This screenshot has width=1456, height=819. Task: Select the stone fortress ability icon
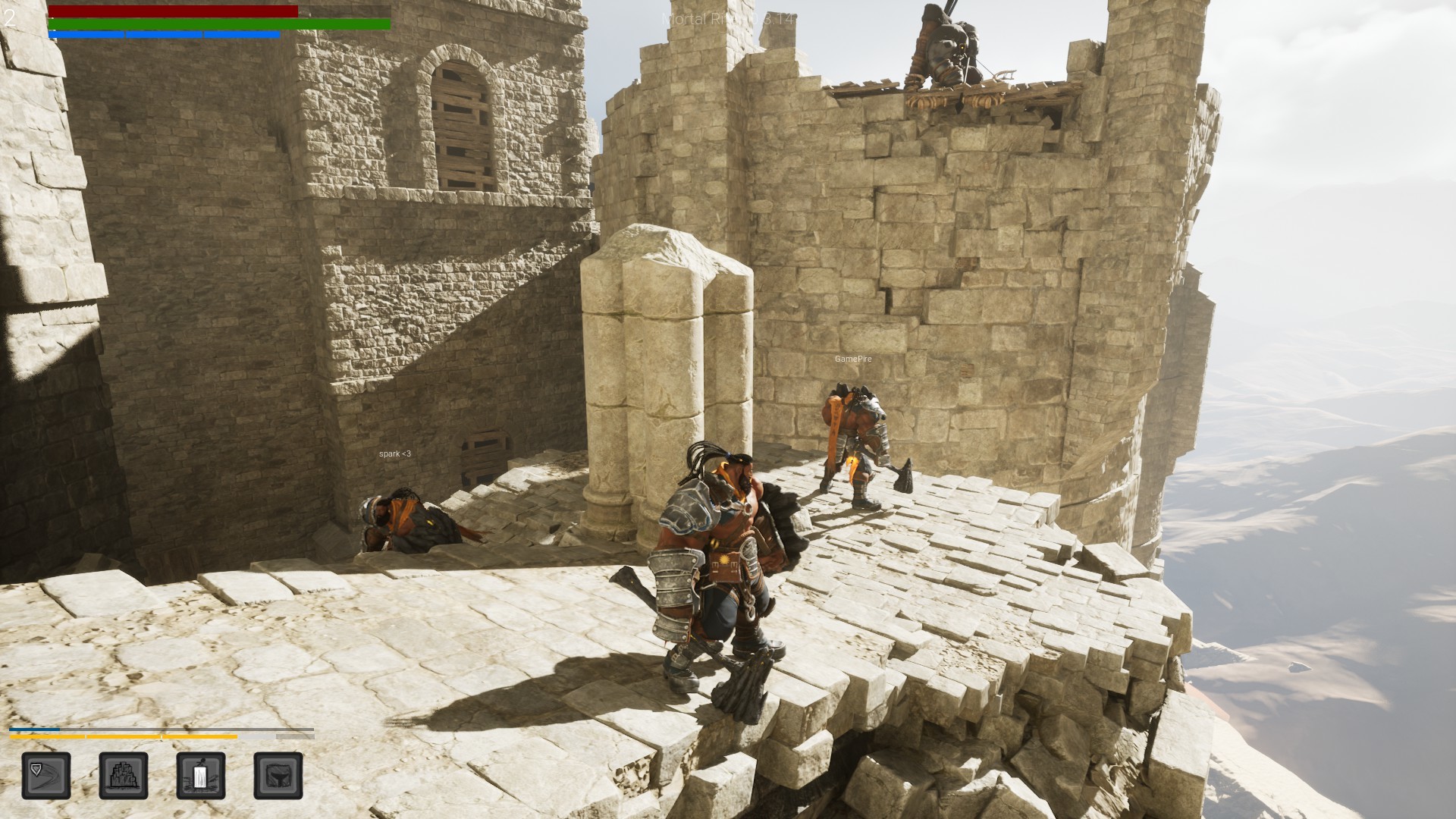click(x=124, y=777)
